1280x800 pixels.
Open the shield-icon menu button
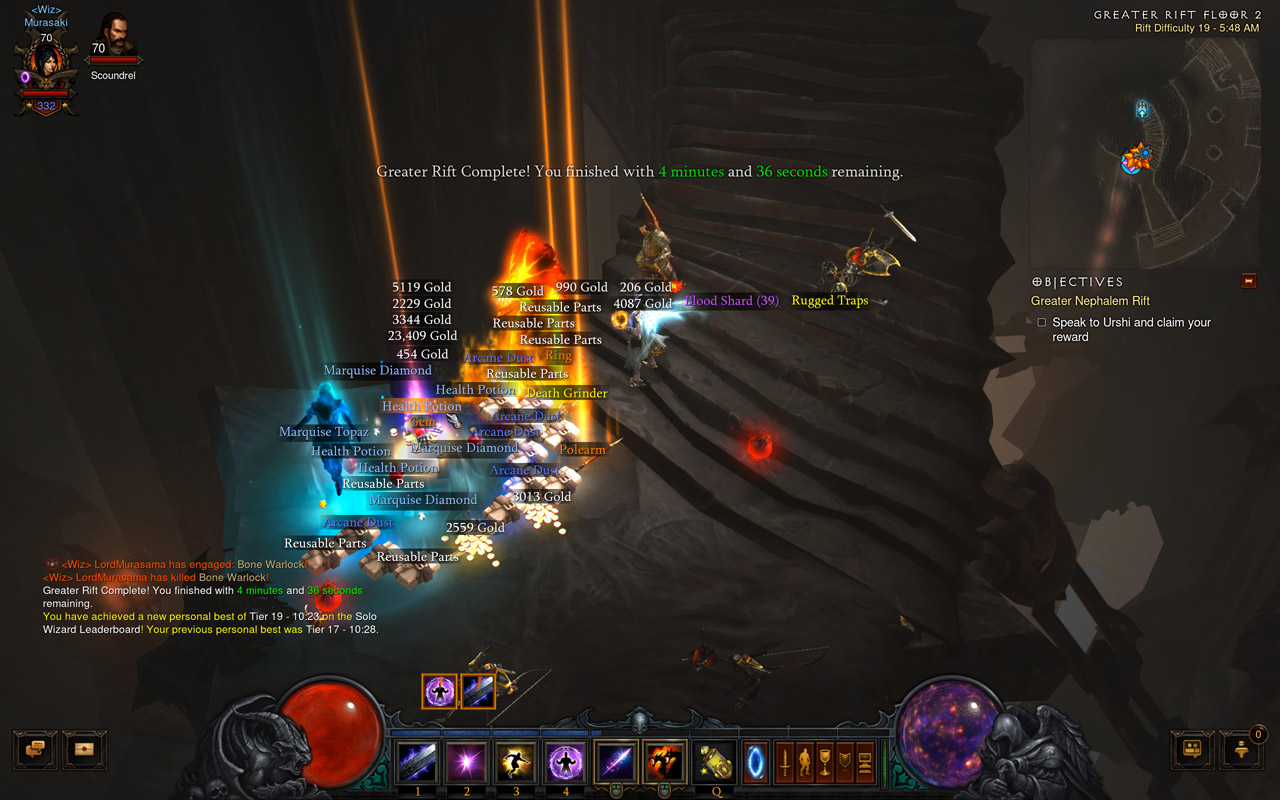click(x=845, y=763)
